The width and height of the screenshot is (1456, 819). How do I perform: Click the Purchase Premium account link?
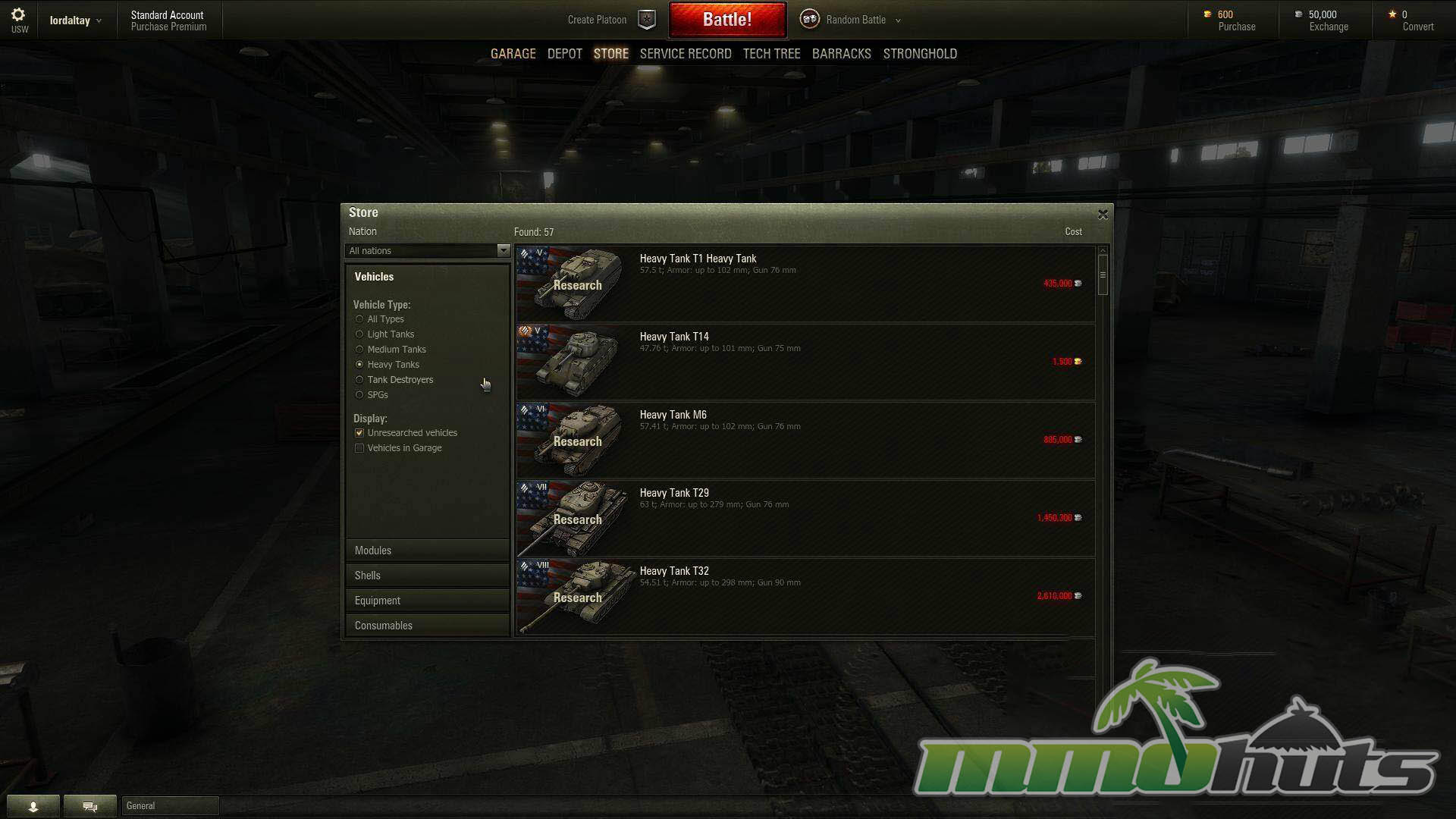168,27
